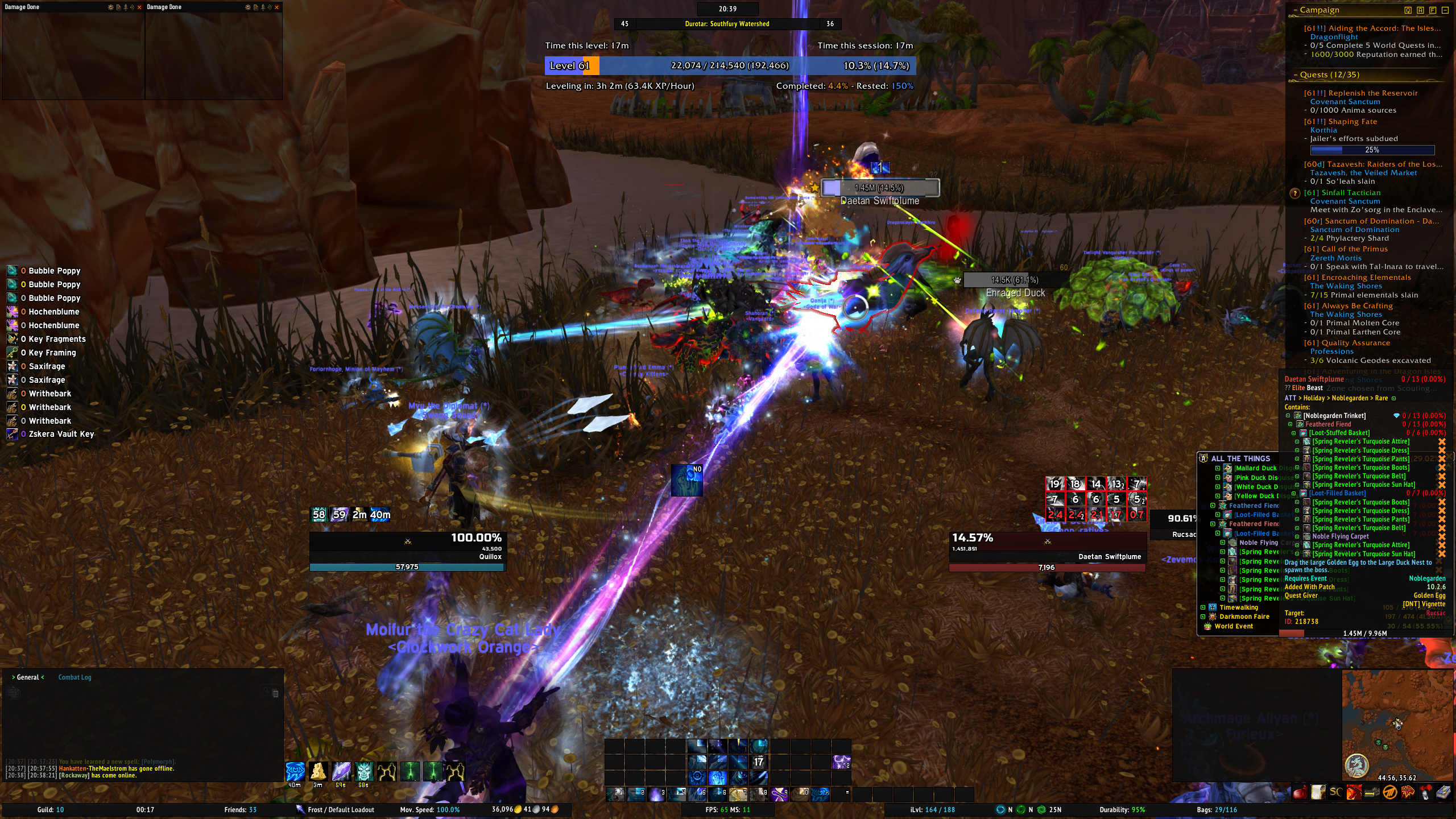This screenshot has width=1456, height=819.
Task: Switch to the Combat Log chat tab
Action: coord(75,677)
